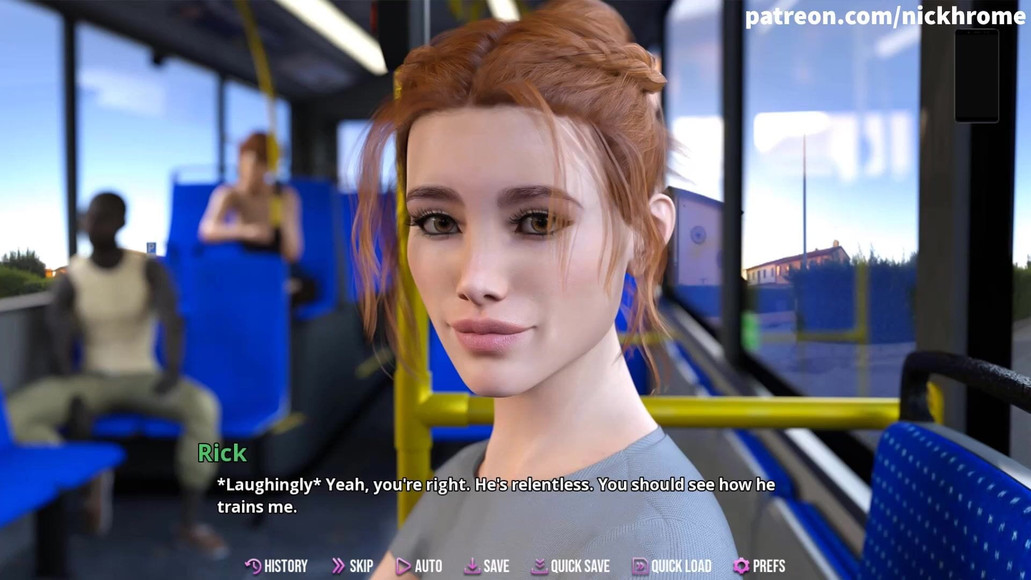Open the phone icon in the corner

976,76
